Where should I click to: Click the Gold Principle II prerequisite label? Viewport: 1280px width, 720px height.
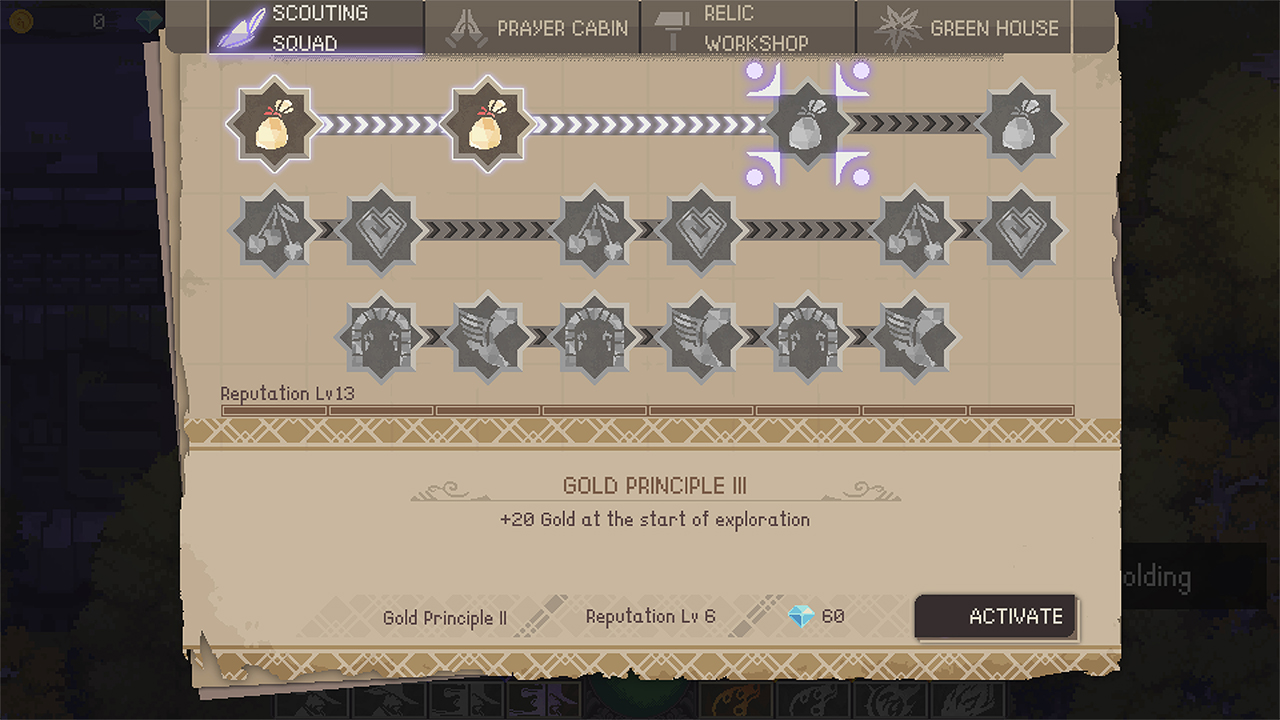[x=445, y=618]
